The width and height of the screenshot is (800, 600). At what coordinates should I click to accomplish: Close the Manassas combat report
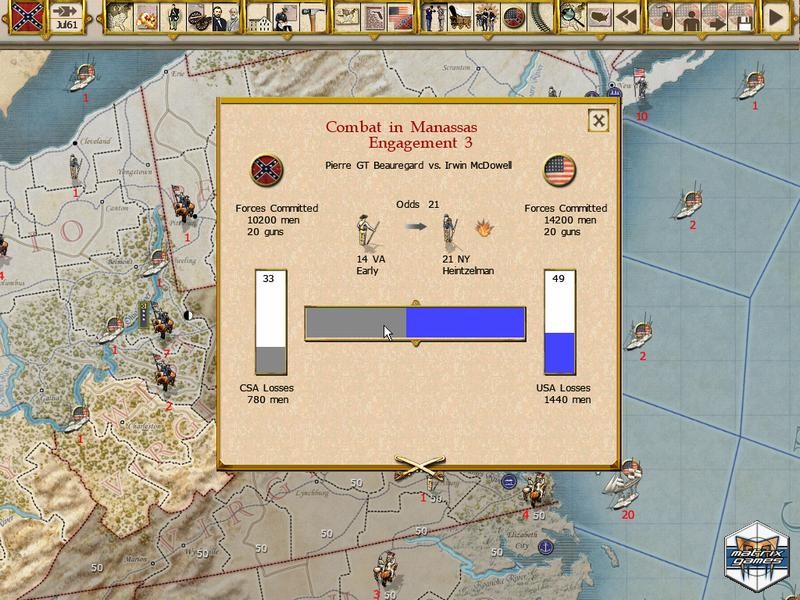click(598, 120)
